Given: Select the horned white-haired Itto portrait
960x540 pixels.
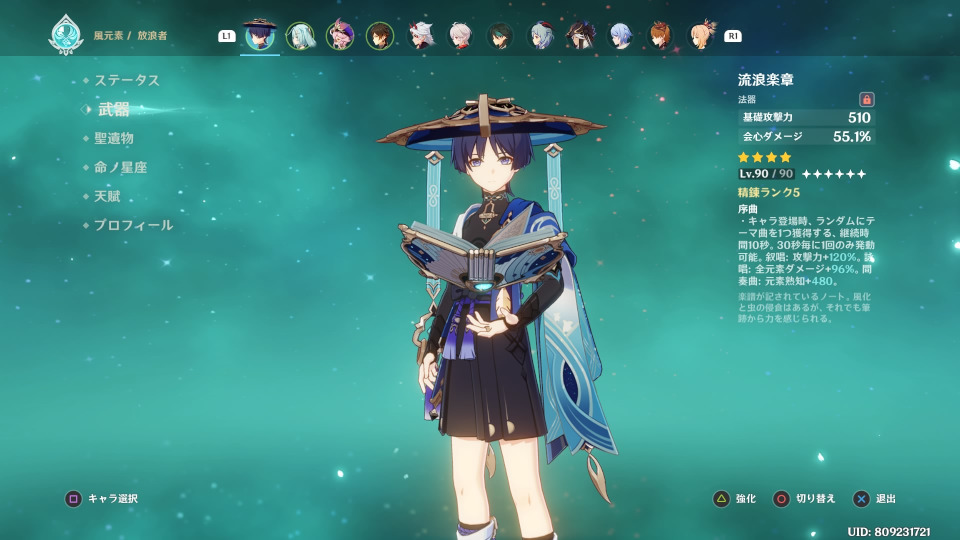Looking at the screenshot, I should click(x=420, y=36).
